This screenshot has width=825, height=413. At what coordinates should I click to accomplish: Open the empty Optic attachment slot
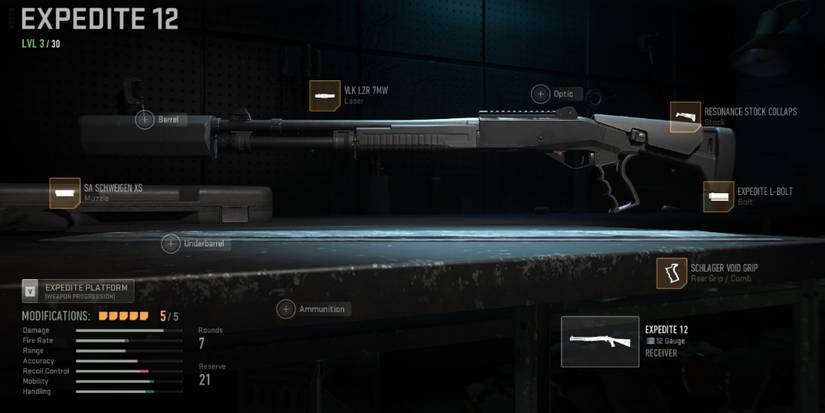[x=541, y=94]
